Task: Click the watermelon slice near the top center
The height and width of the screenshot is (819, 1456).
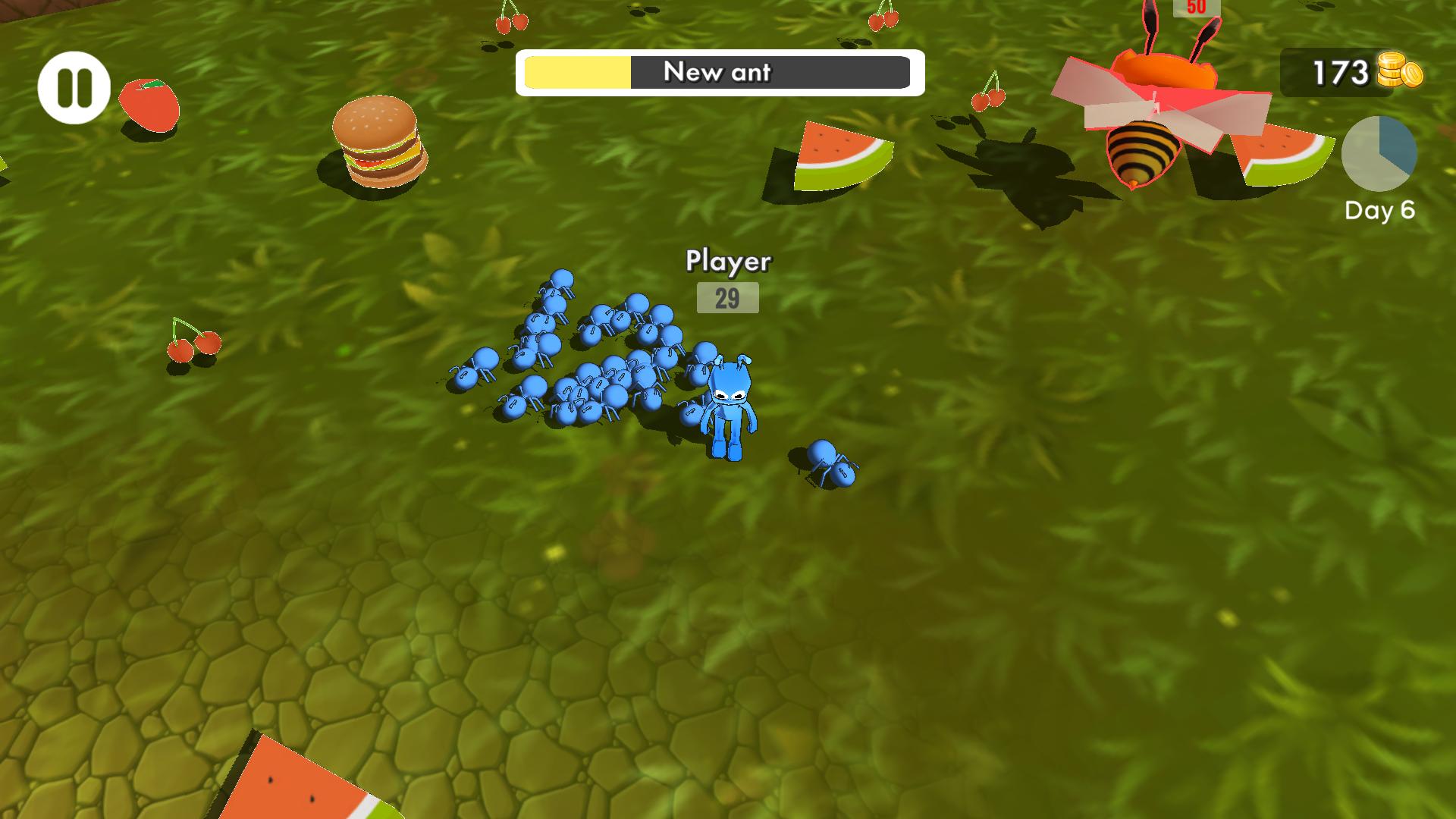Action: (842, 154)
